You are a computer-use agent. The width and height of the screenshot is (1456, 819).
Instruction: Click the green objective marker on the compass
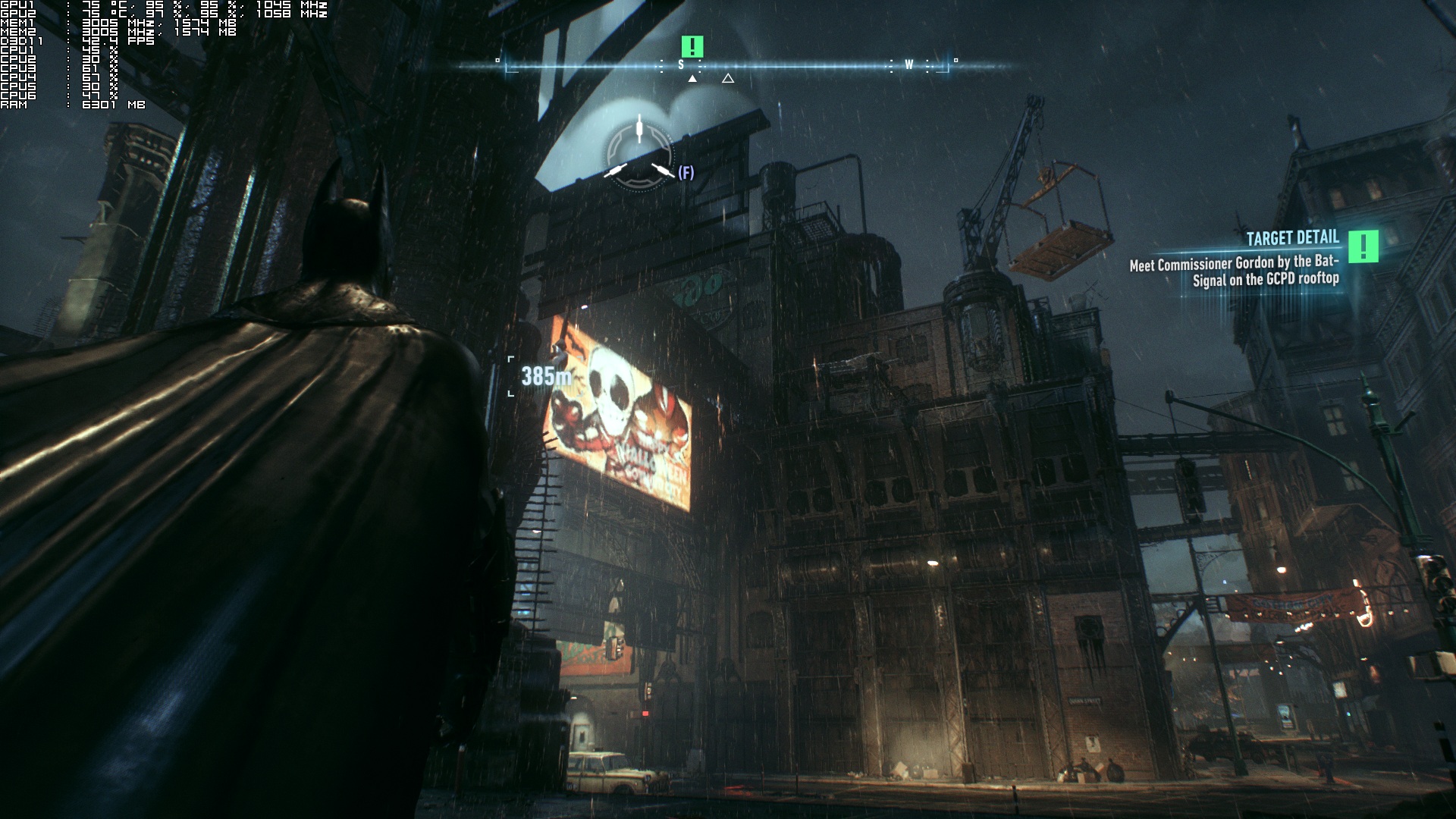click(692, 47)
